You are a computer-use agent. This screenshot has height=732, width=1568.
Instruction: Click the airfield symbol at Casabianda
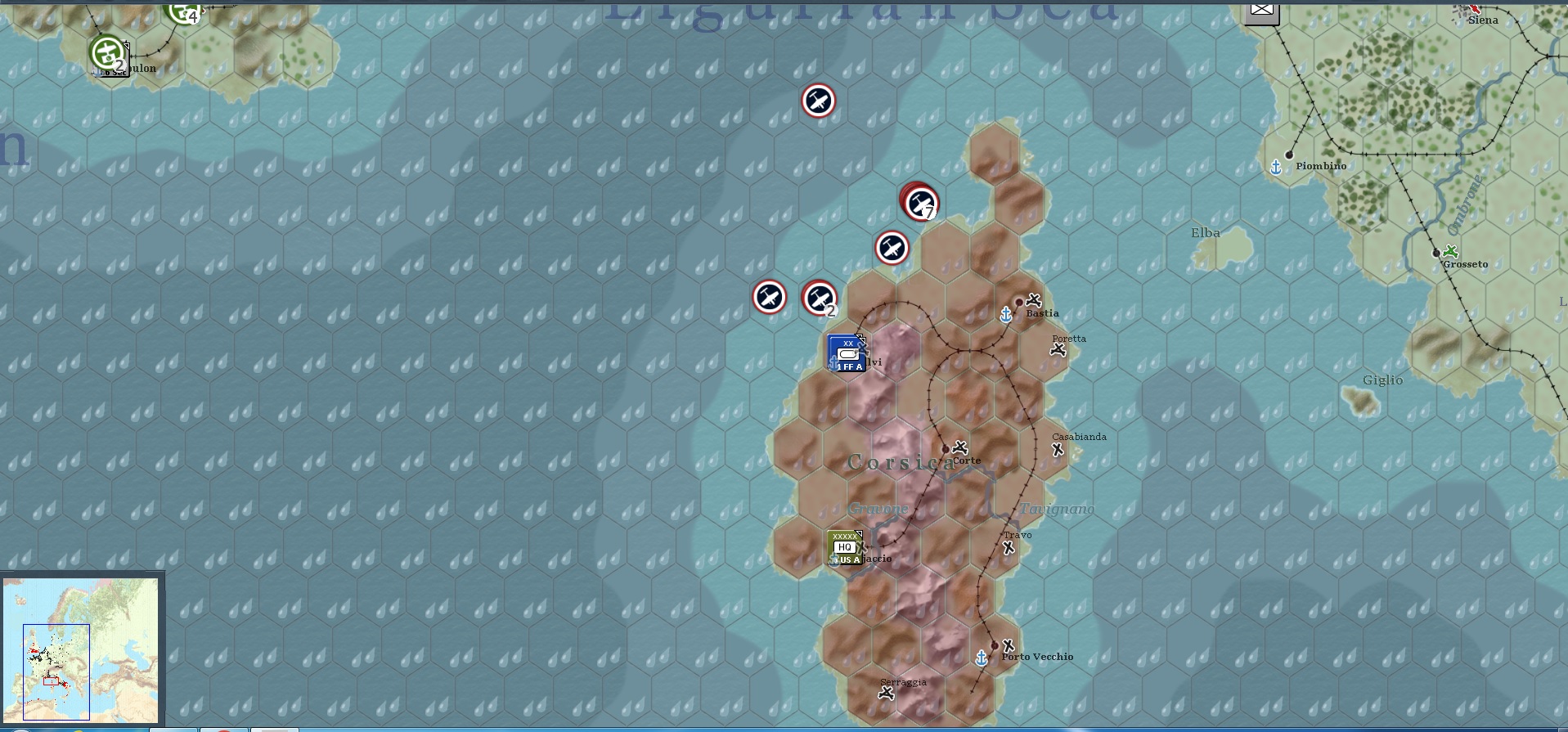click(1056, 448)
